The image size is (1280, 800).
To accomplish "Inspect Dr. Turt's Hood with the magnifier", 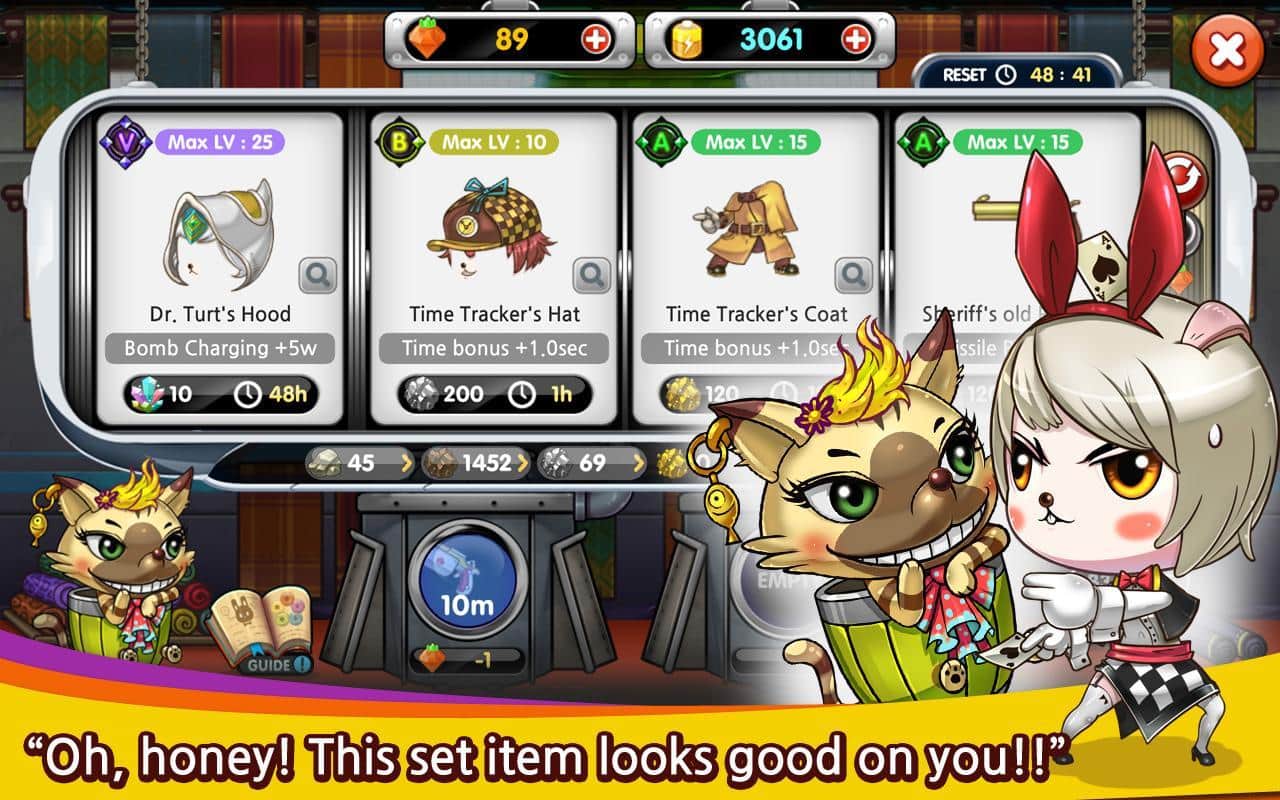I will [318, 275].
